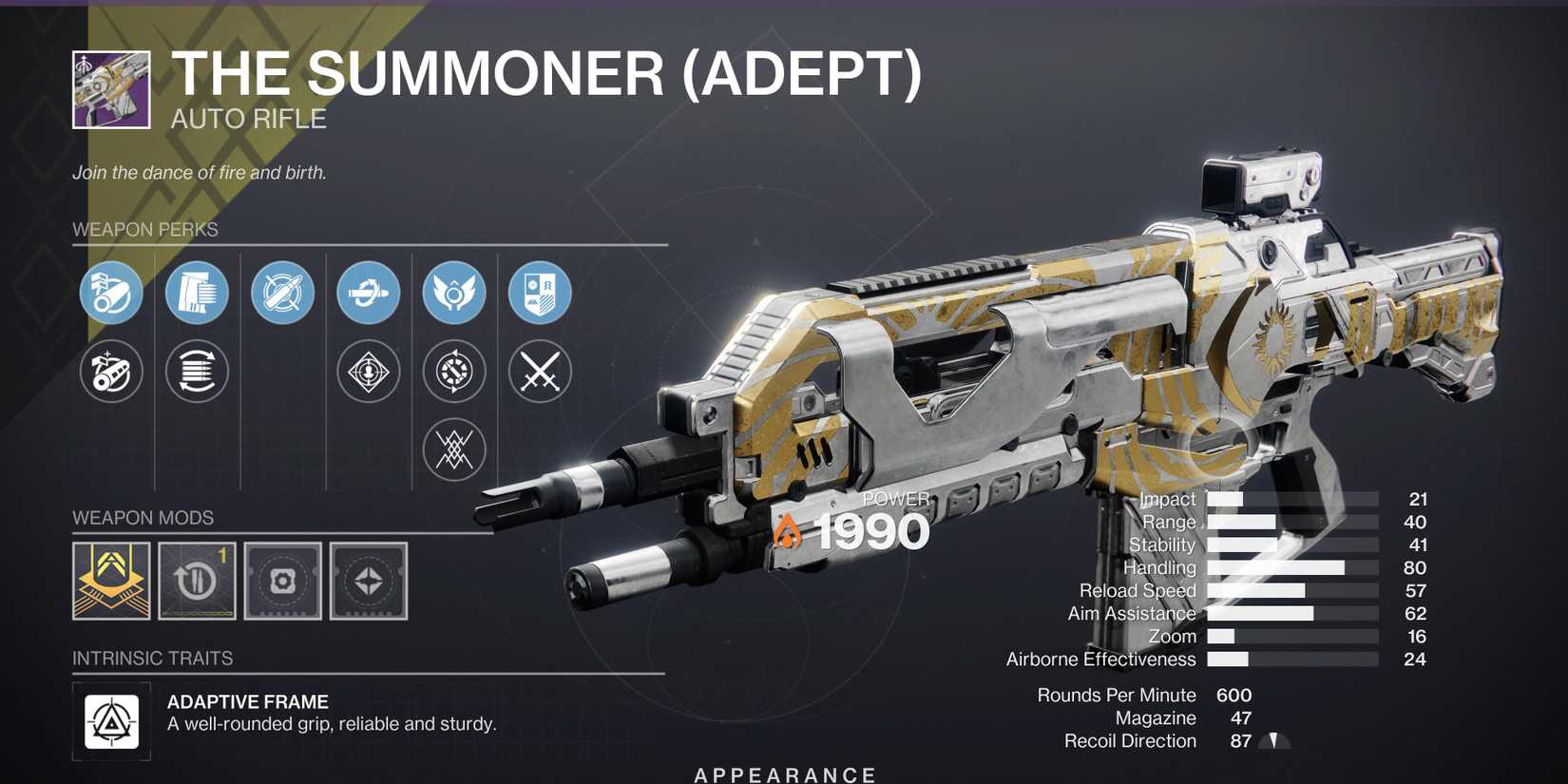The width and height of the screenshot is (1568, 784).
Task: Select the targeting-reticle perk icon
Action: click(367, 371)
